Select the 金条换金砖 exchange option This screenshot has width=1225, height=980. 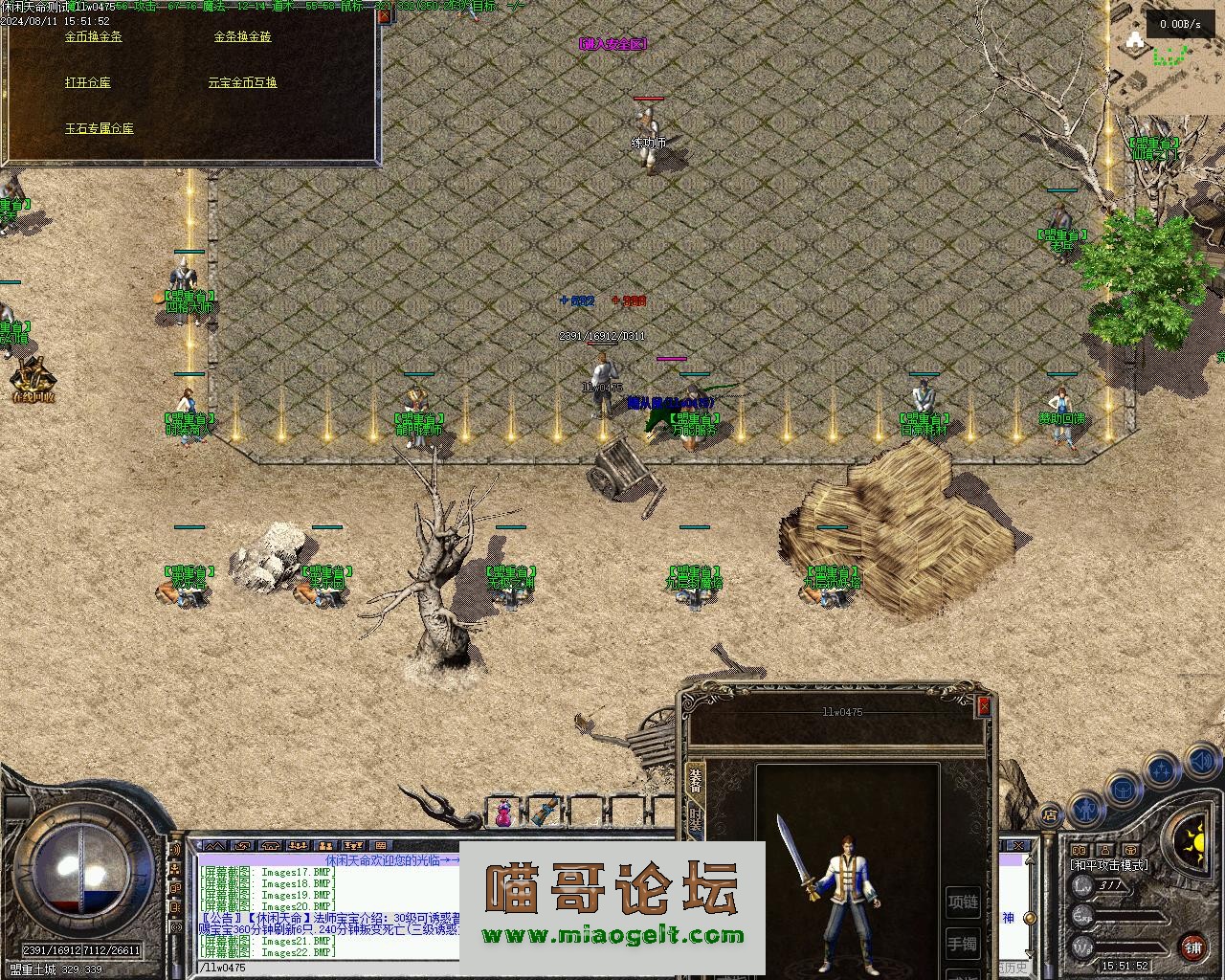pyautogui.click(x=242, y=36)
